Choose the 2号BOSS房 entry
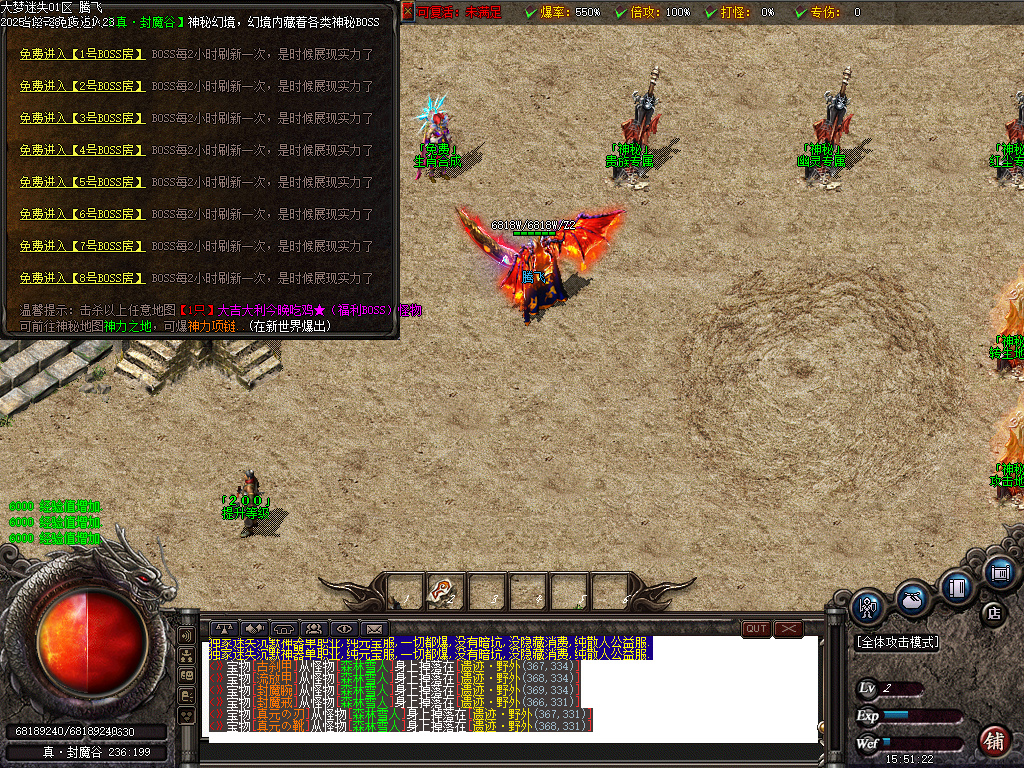 click(x=82, y=86)
